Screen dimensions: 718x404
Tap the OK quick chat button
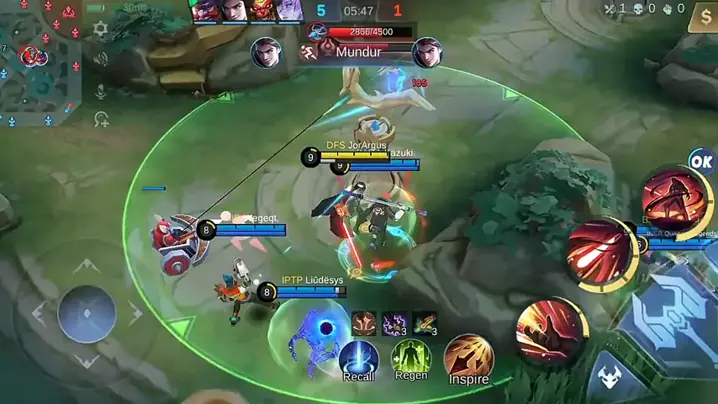(702, 161)
